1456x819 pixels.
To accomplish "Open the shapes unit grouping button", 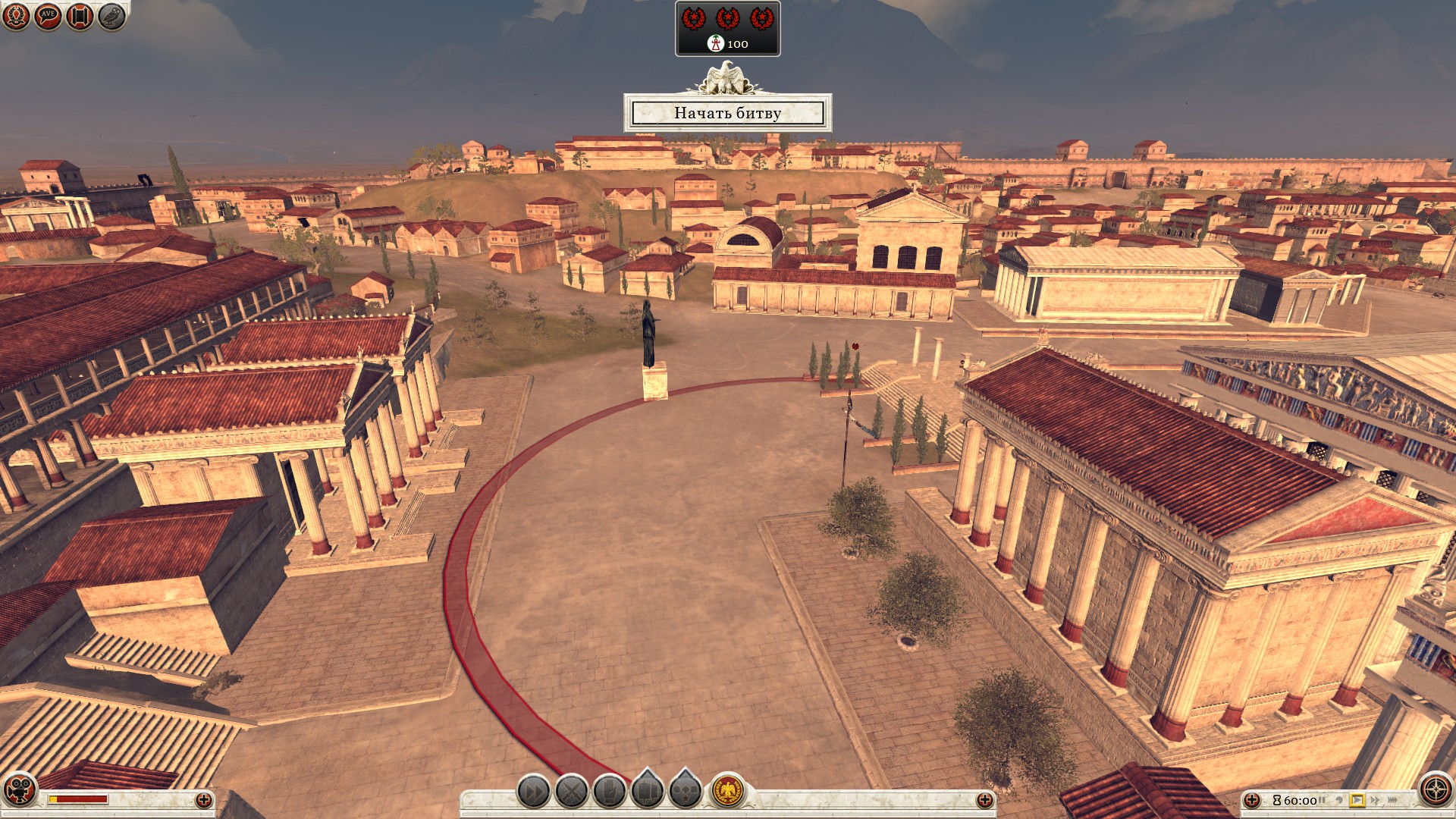I will [686, 791].
